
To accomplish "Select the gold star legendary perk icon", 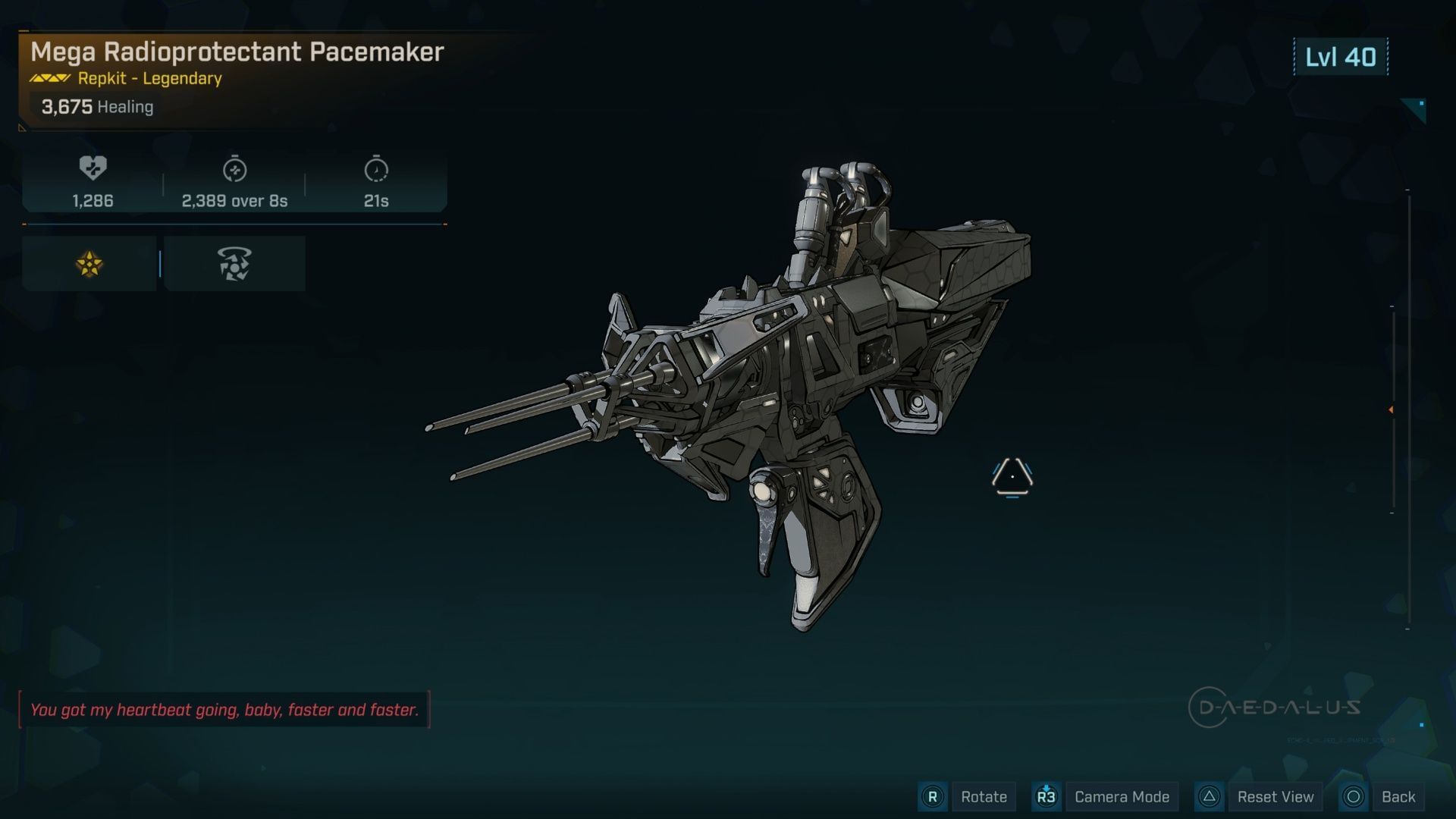I will (x=89, y=264).
